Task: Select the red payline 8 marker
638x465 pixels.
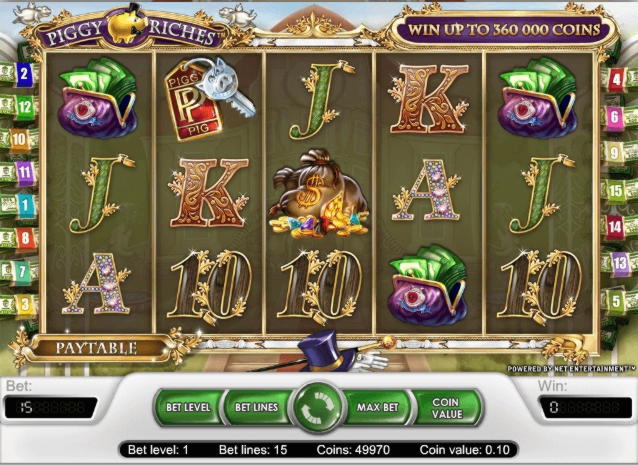Action: tap(25, 237)
